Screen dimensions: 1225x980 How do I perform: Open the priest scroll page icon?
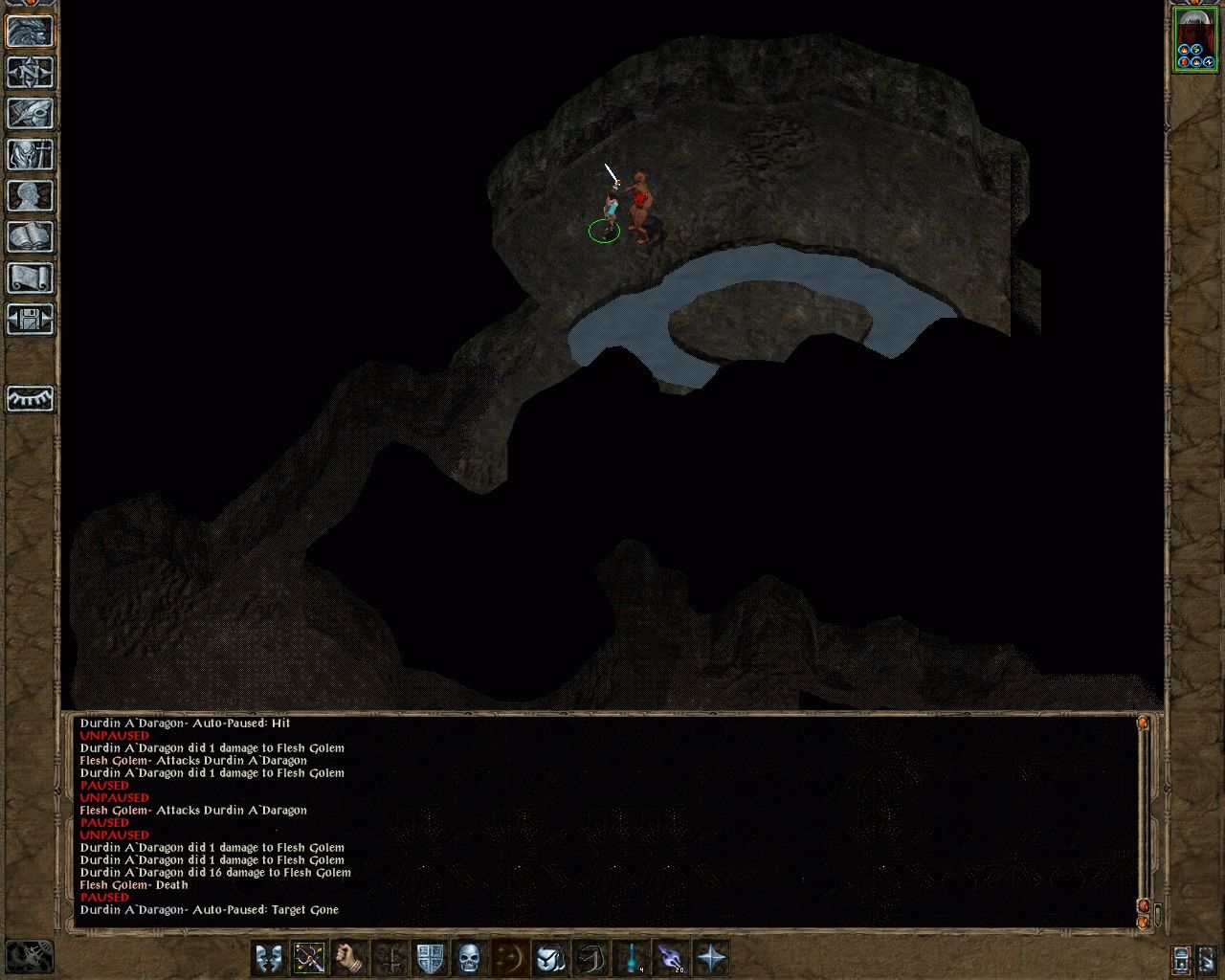click(x=29, y=277)
